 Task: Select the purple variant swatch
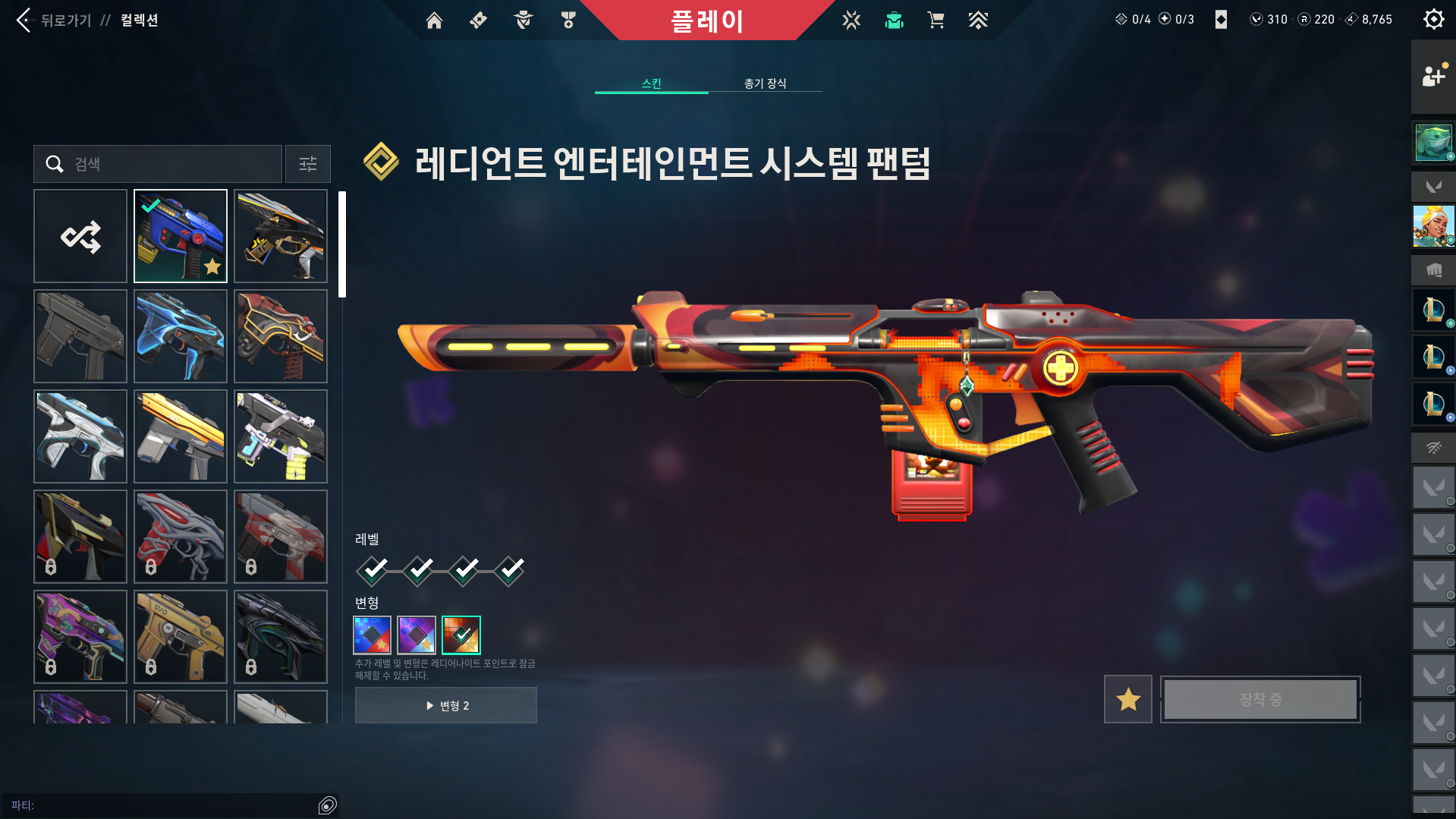pos(416,635)
